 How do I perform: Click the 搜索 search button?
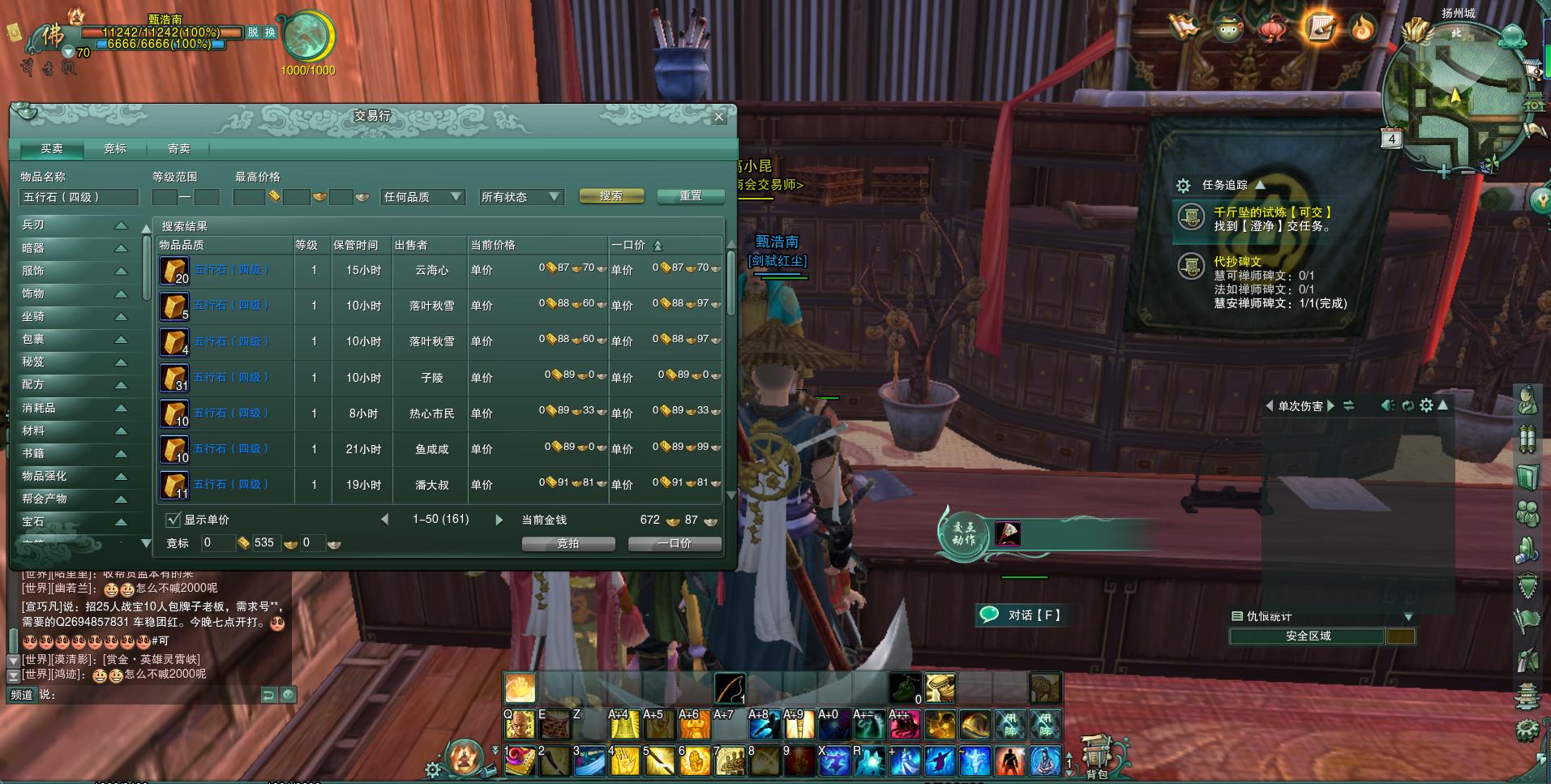(x=611, y=196)
